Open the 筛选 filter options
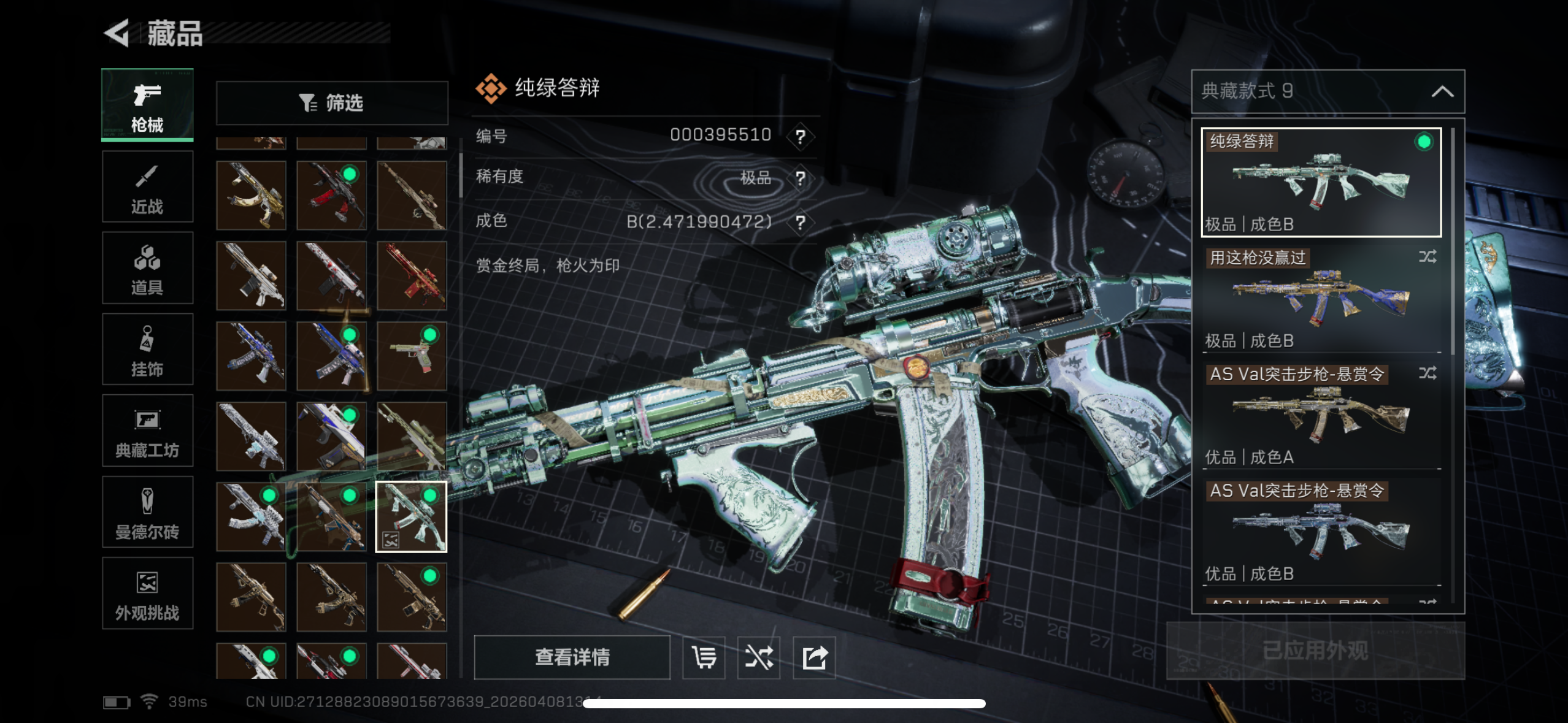The height and width of the screenshot is (723, 1568). coord(332,103)
